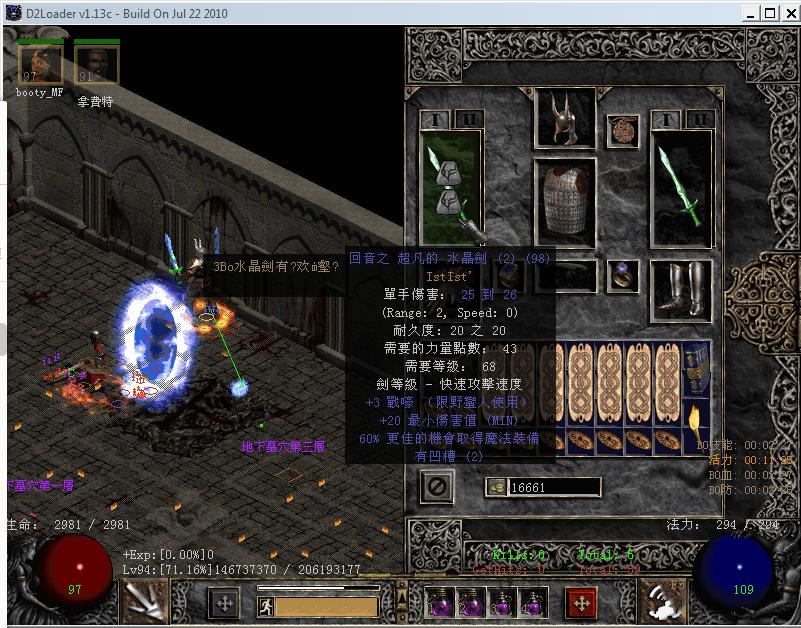Select the blue gem ring

(626, 274)
